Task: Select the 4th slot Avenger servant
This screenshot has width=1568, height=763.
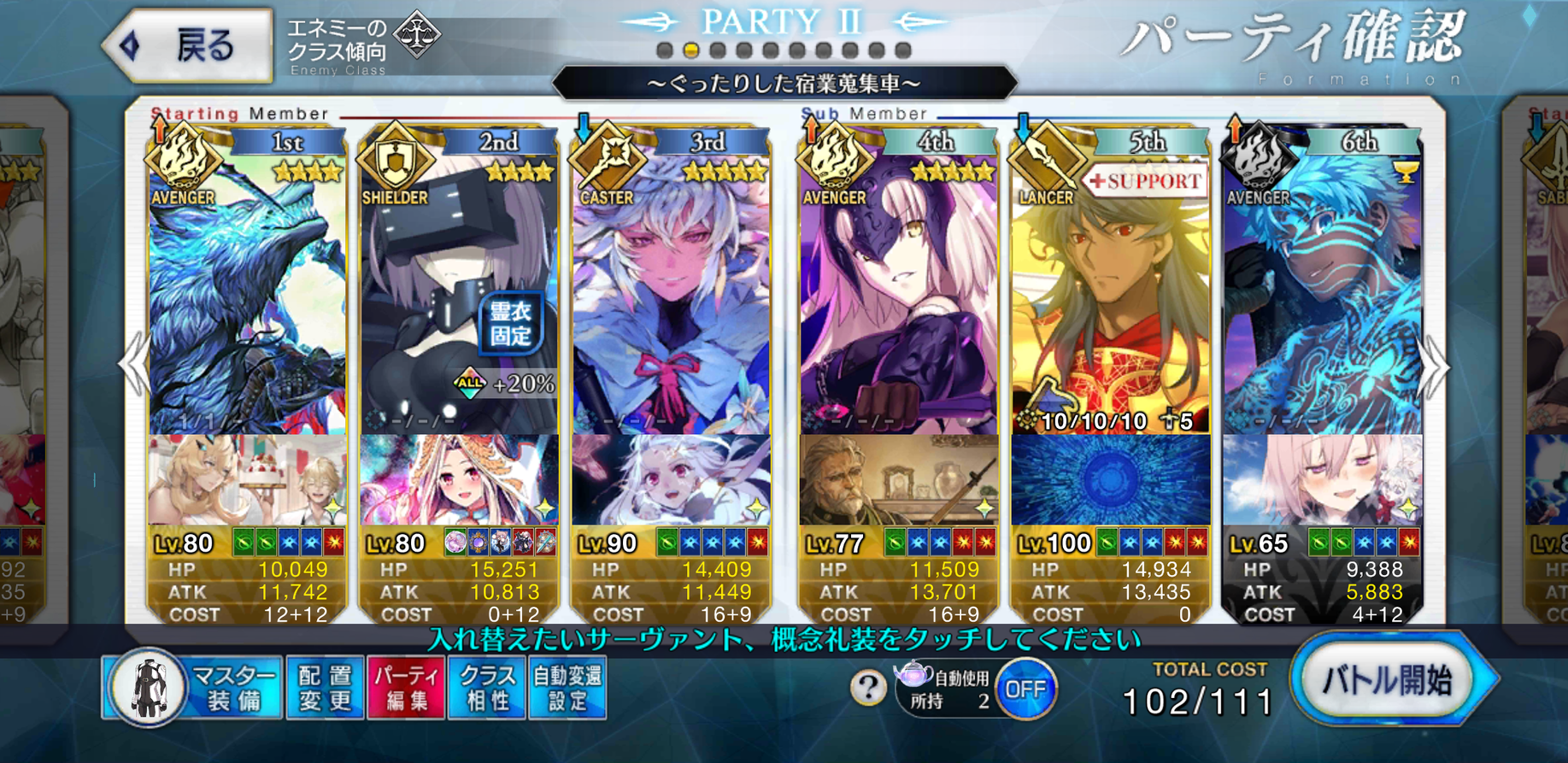Action: (x=897, y=299)
